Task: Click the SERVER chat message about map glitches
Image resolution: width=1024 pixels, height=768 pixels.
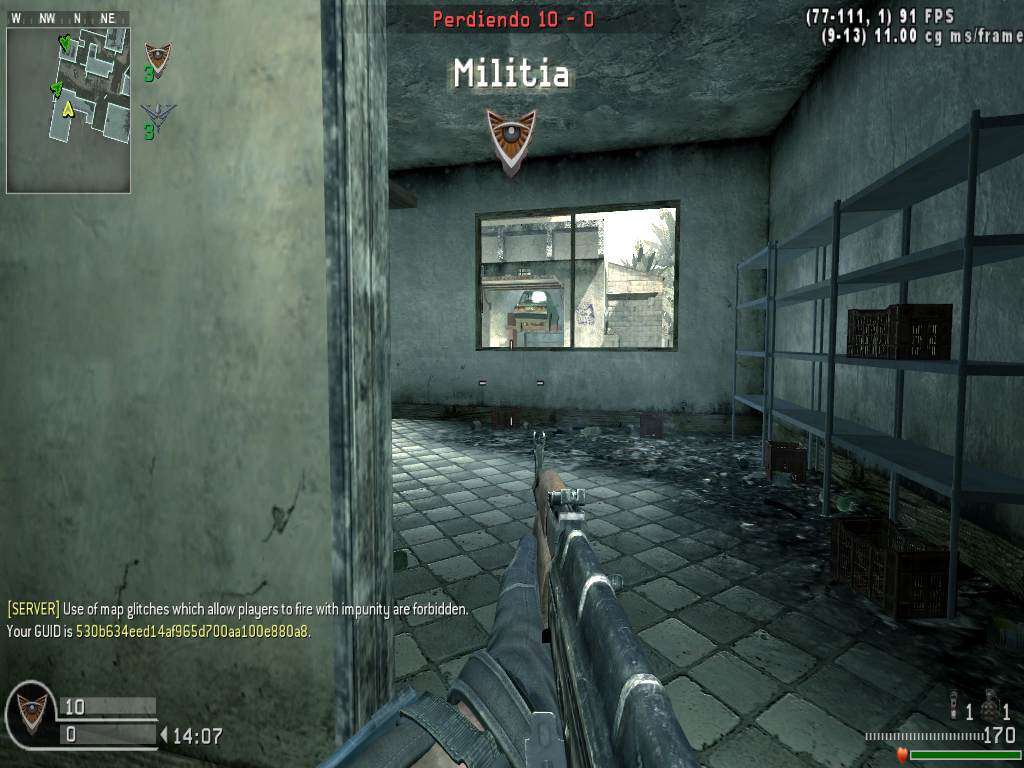Action: [x=238, y=609]
